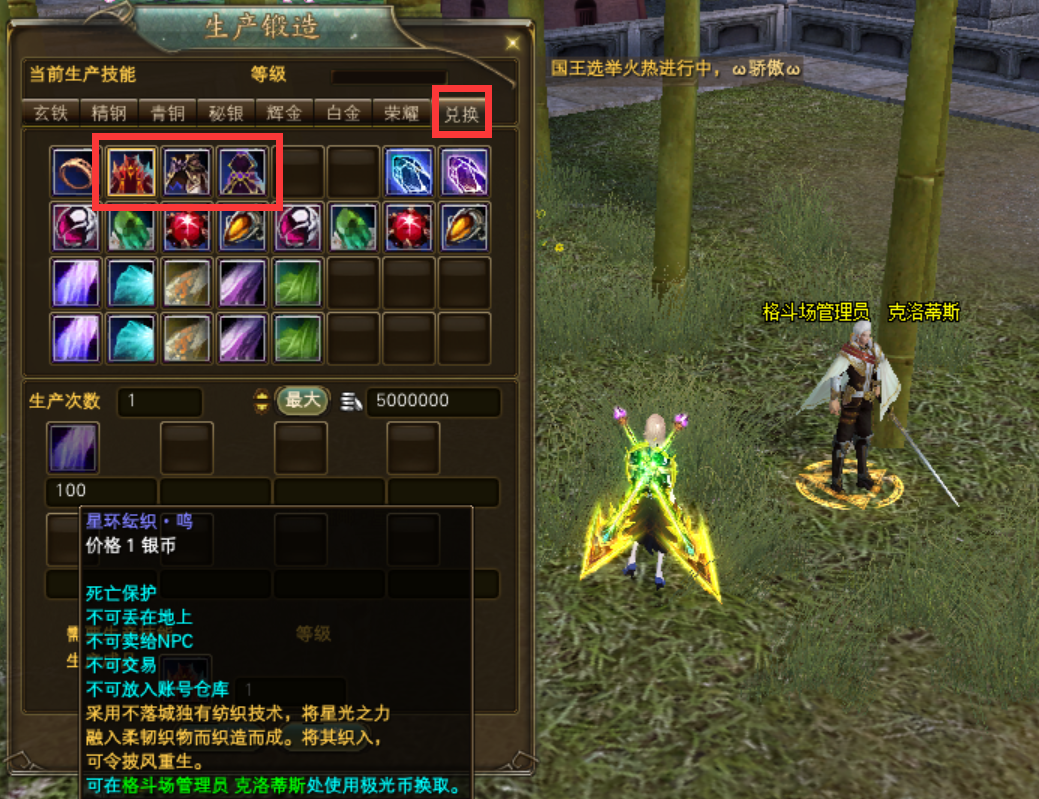
Task: Select the 青铜 tab
Action: [167, 113]
